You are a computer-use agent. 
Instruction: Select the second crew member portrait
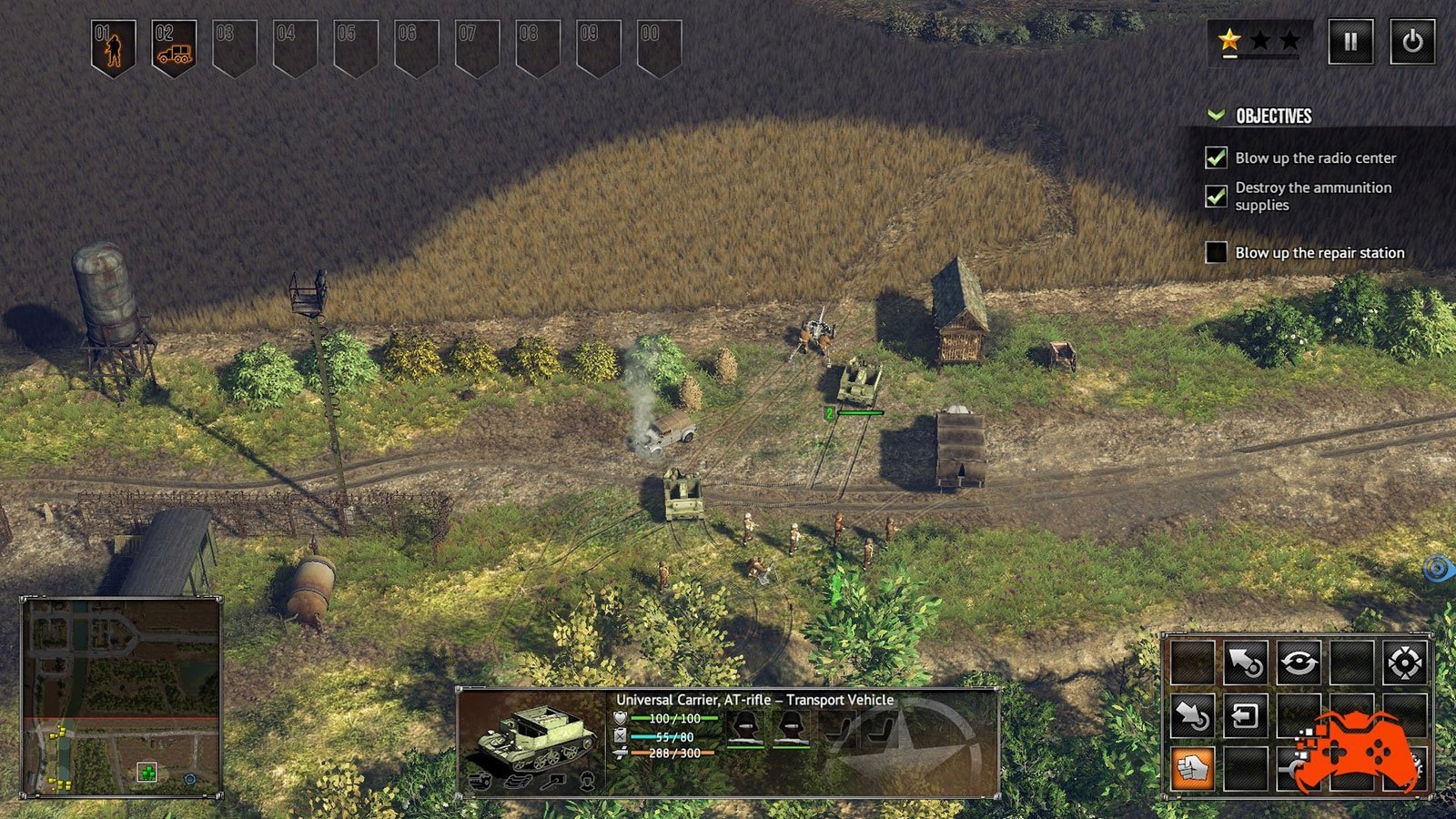(792, 726)
